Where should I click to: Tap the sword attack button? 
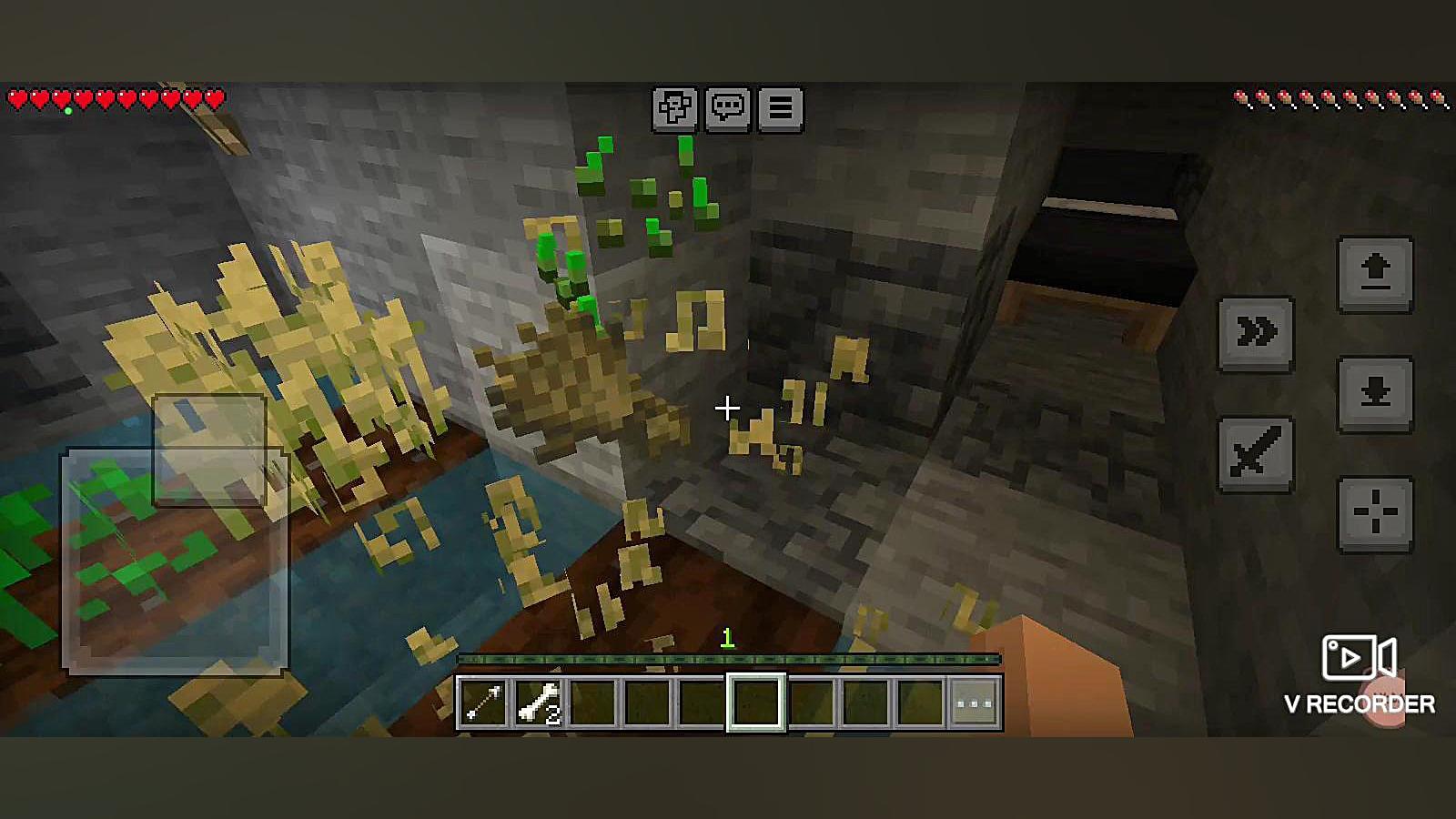pos(1256,453)
